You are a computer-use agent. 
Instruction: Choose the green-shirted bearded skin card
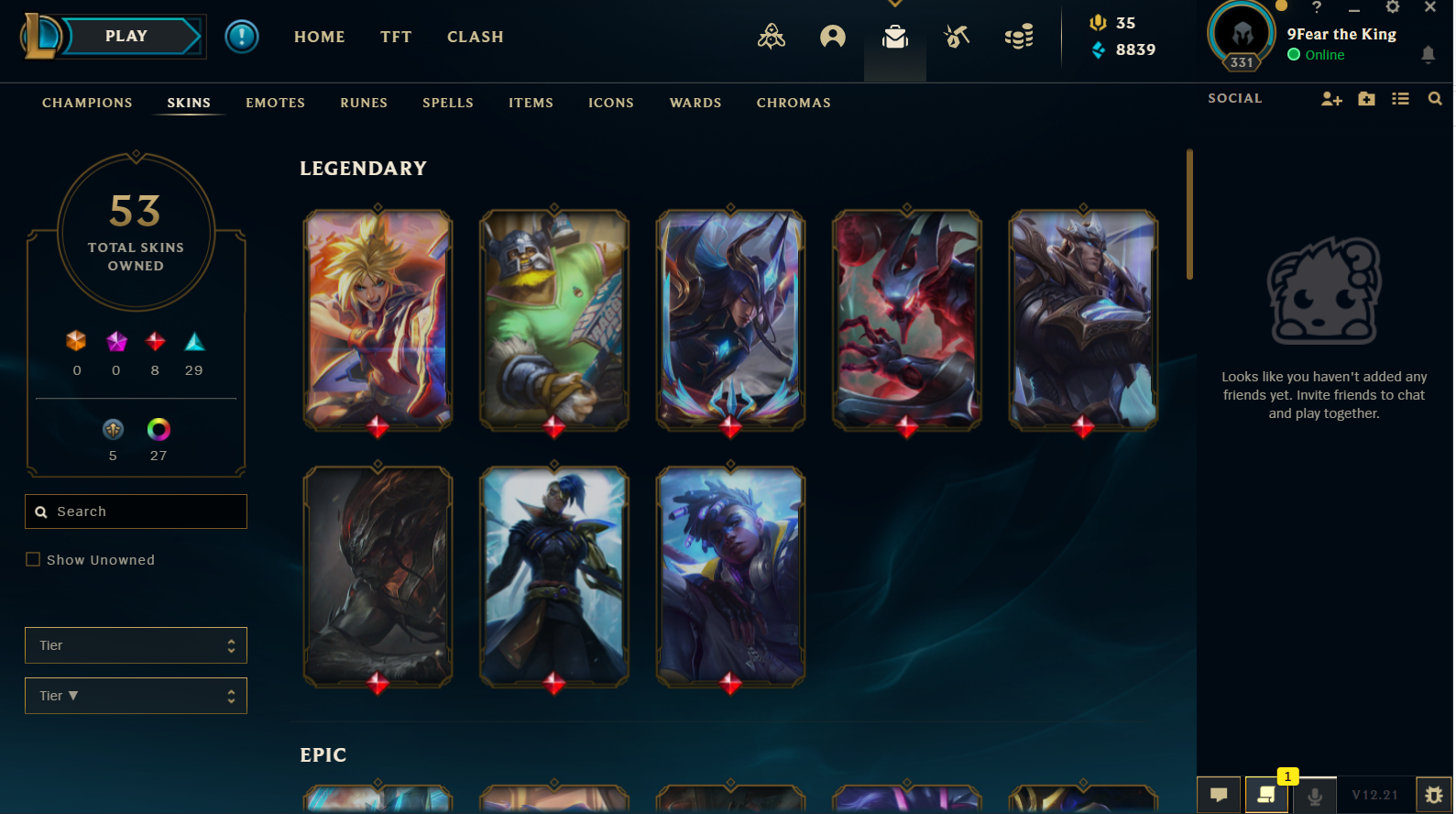coord(554,319)
